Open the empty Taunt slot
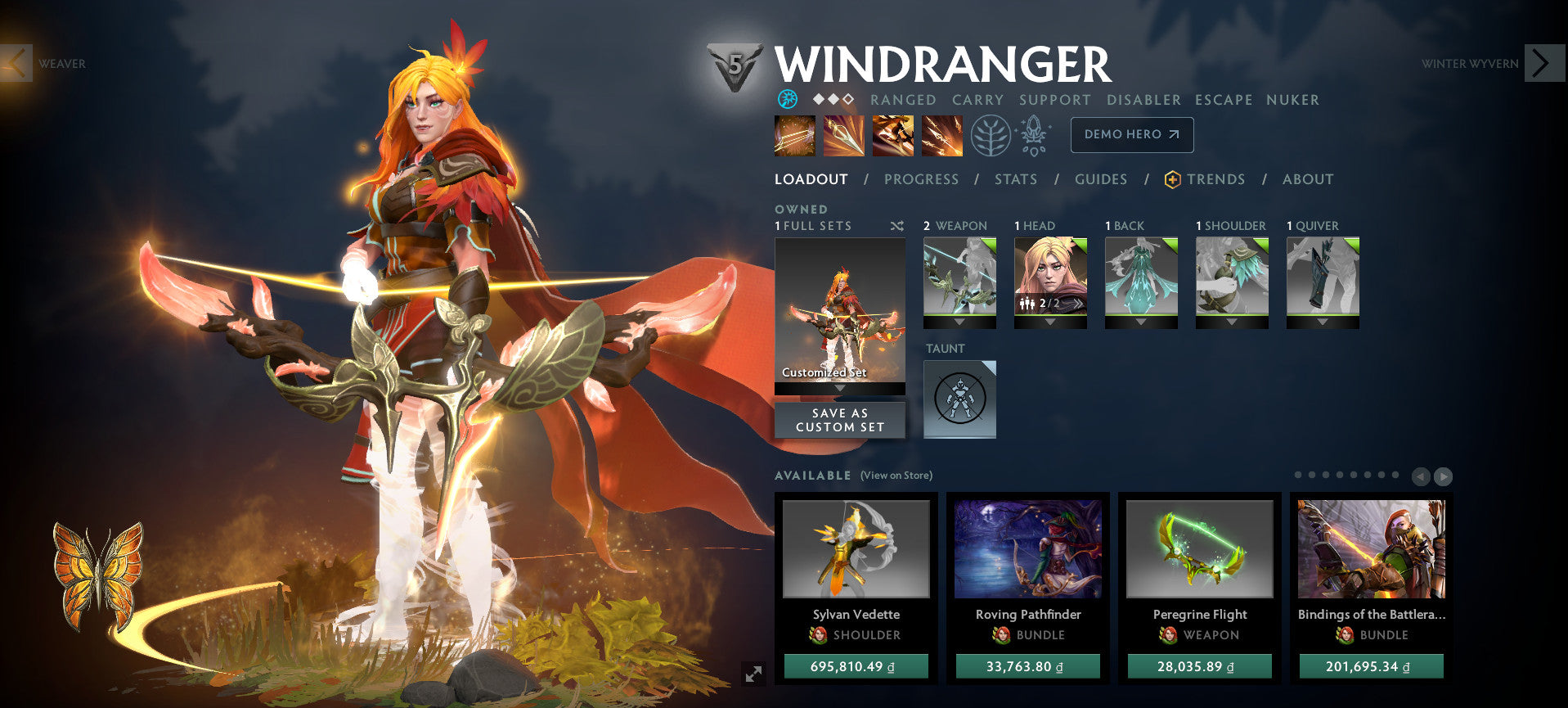The height and width of the screenshot is (708, 1568). (959, 399)
